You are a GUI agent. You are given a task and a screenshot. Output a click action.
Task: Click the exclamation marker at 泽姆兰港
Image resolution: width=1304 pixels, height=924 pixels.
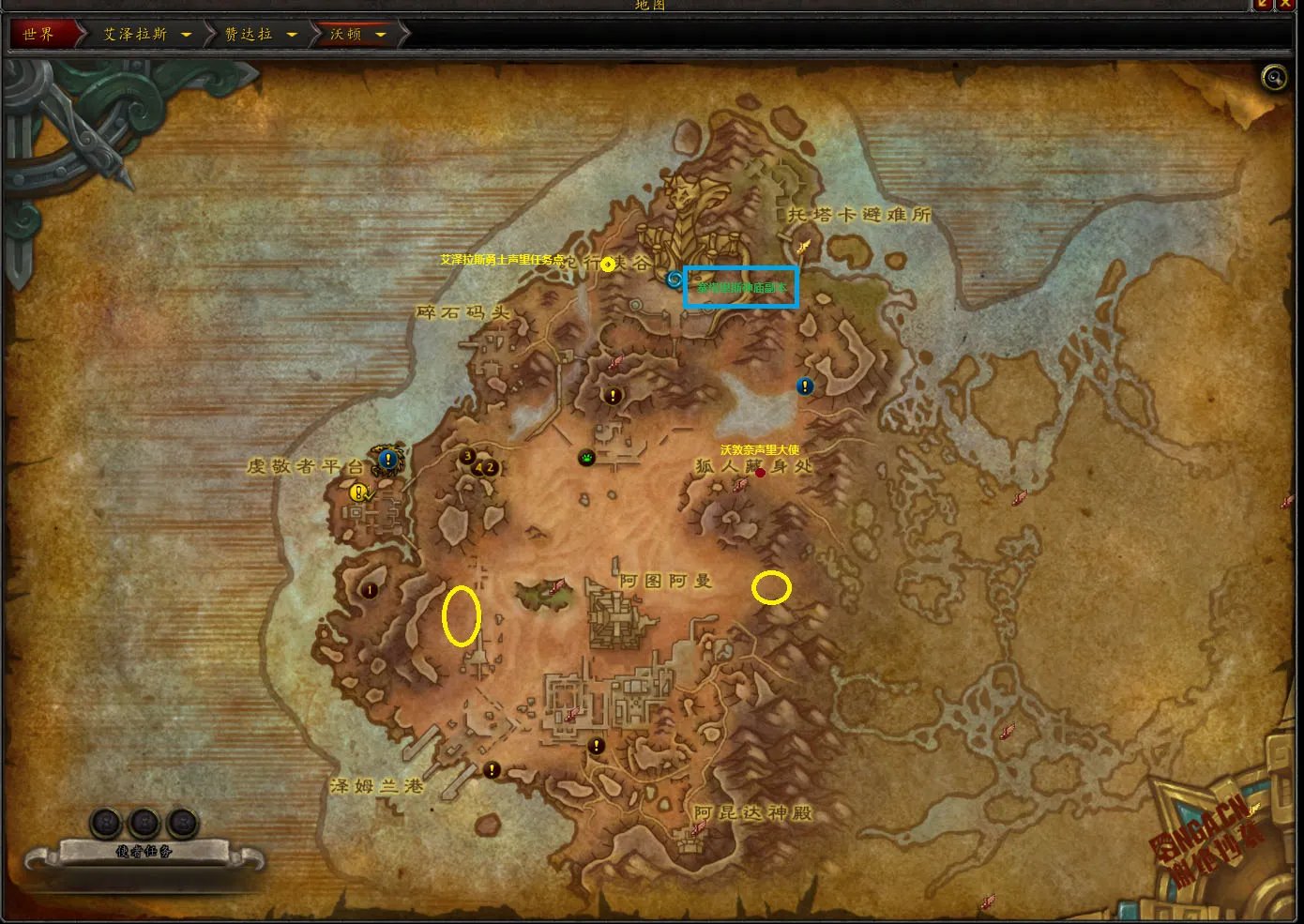[492, 770]
